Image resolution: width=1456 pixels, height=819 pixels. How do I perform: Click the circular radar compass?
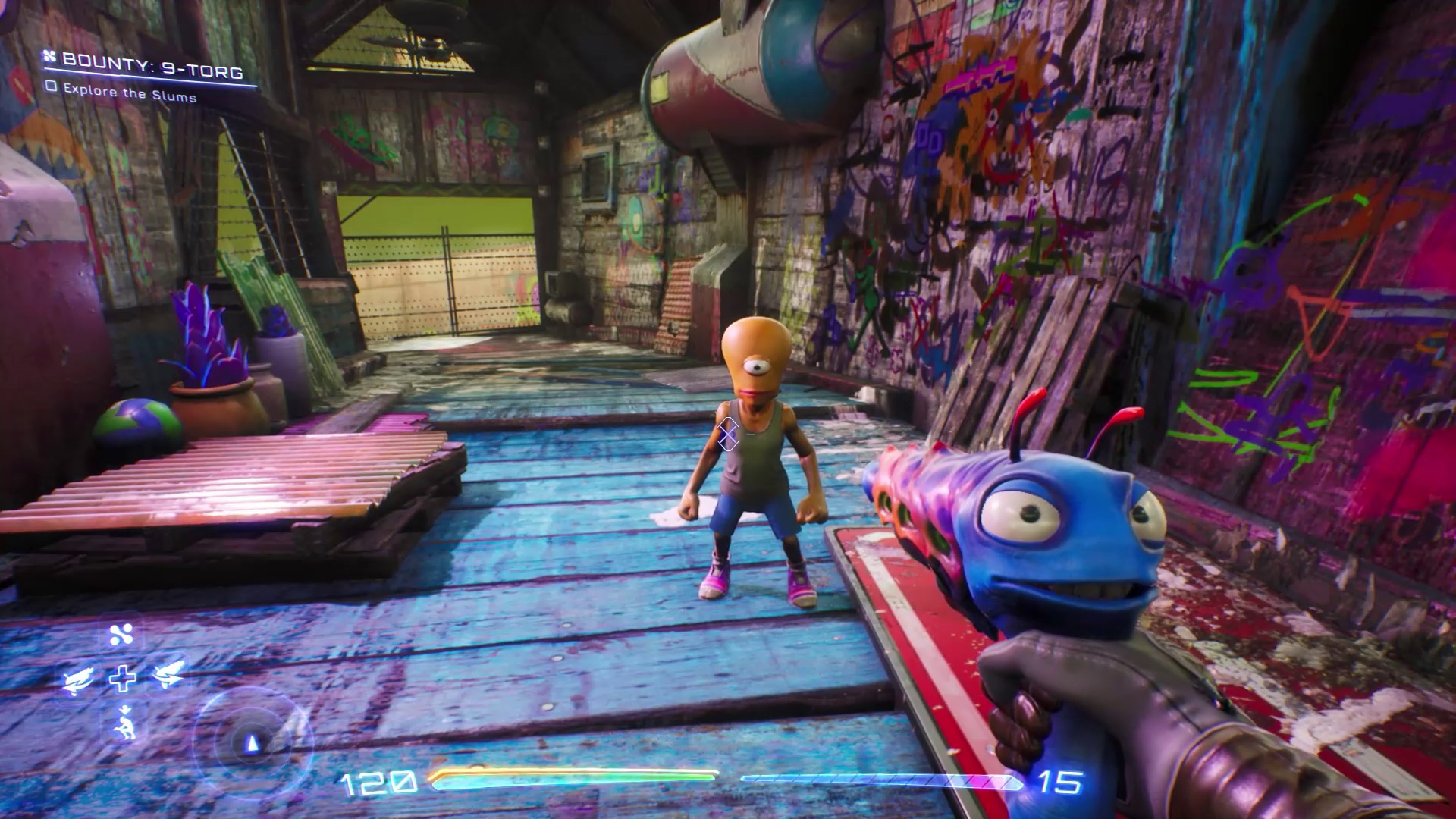[x=252, y=739]
